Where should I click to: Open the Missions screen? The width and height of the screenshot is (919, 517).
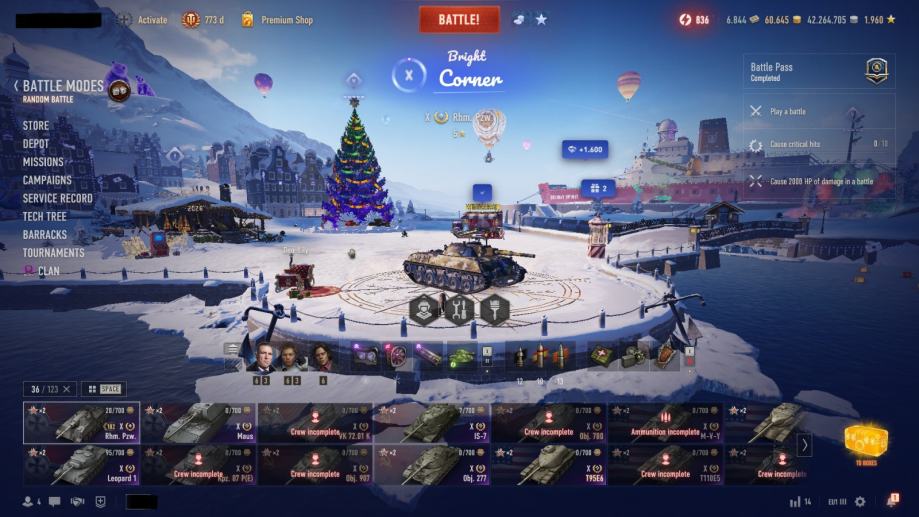tap(43, 162)
